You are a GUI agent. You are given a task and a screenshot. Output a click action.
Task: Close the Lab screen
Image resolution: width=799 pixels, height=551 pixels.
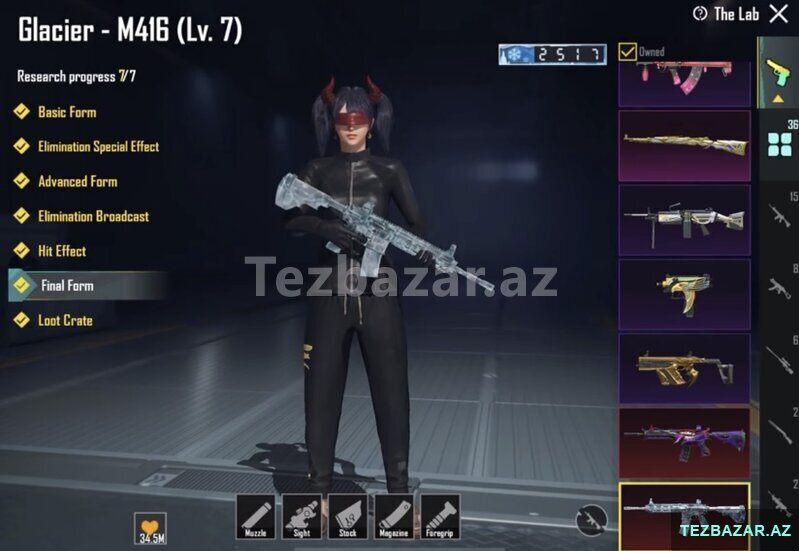(778, 14)
